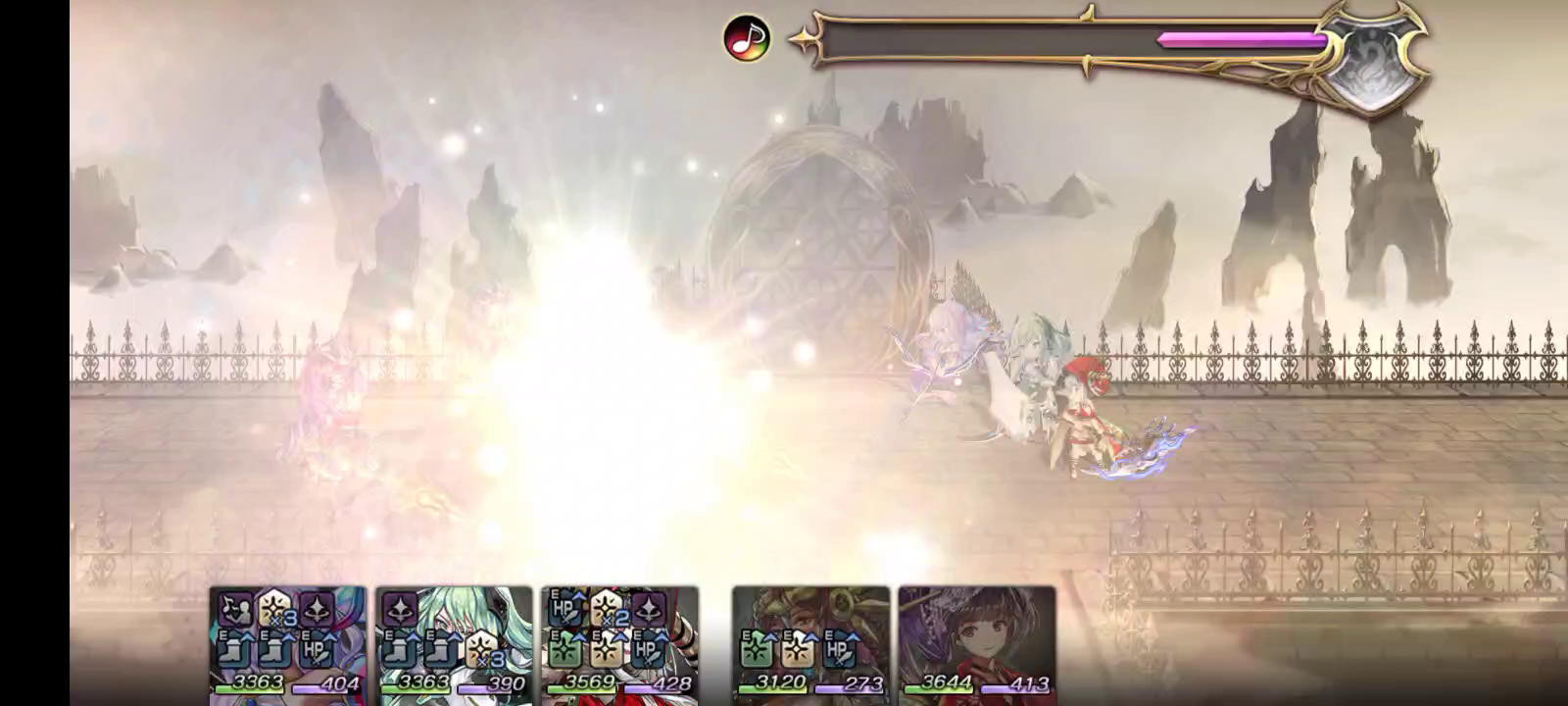The image size is (1568, 706).
Task: Tap the E-marked boots buff on second character
Action: 399,650
